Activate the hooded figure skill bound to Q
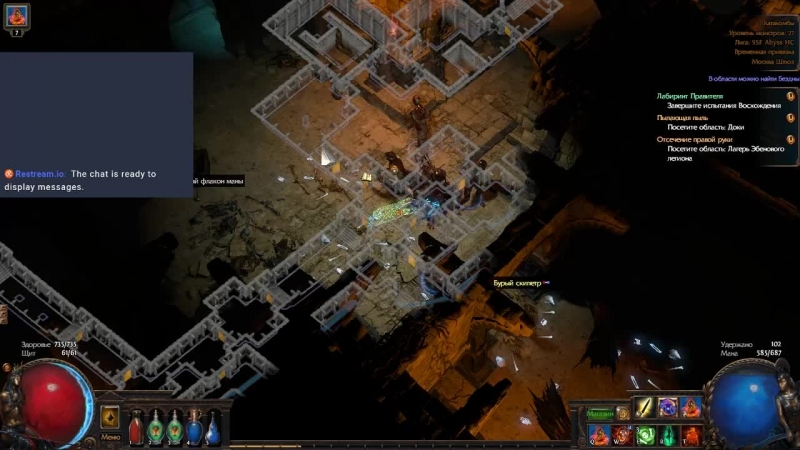 click(598, 435)
